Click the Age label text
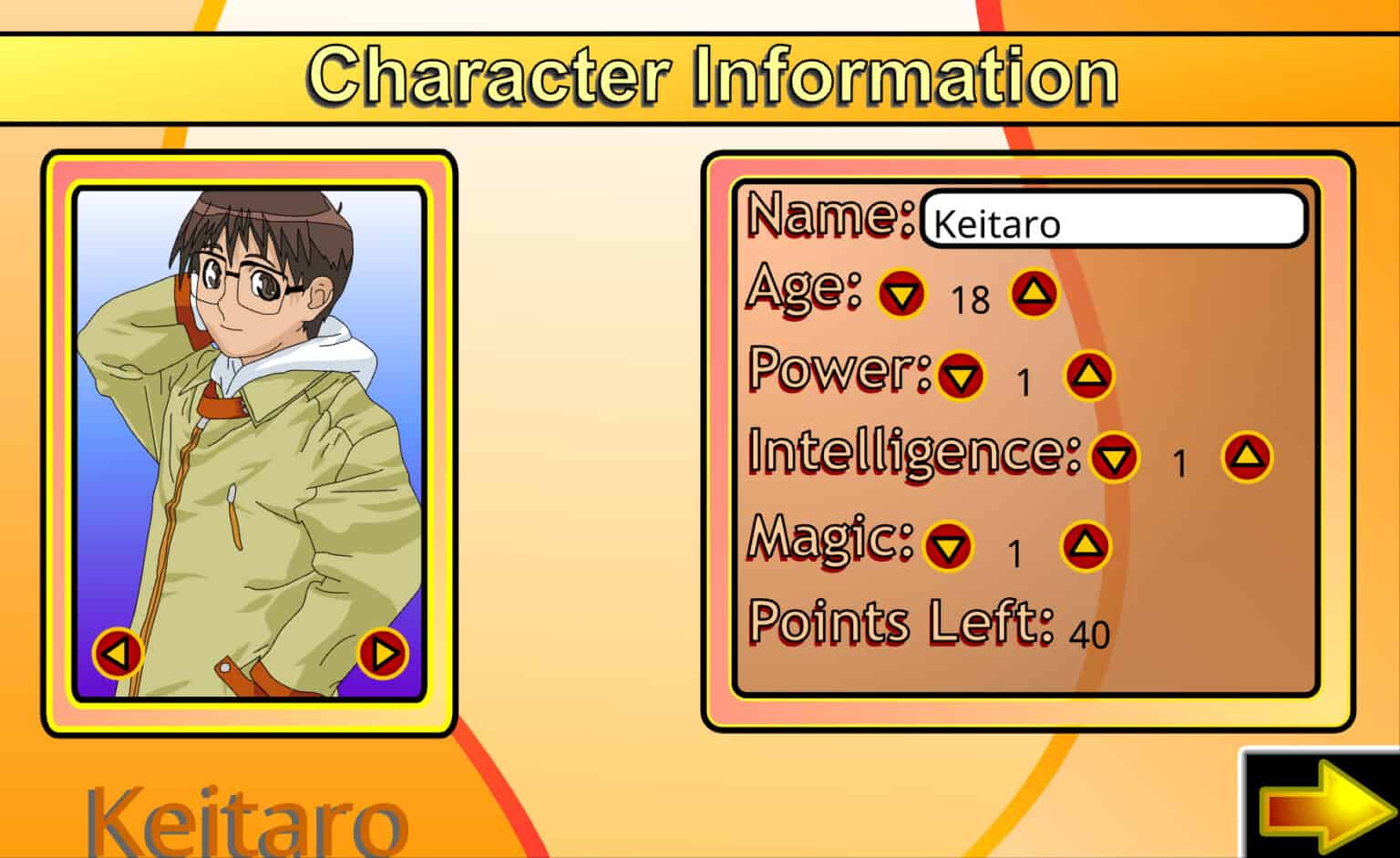Screen dimensions: 1400x858 pyautogui.click(x=800, y=290)
